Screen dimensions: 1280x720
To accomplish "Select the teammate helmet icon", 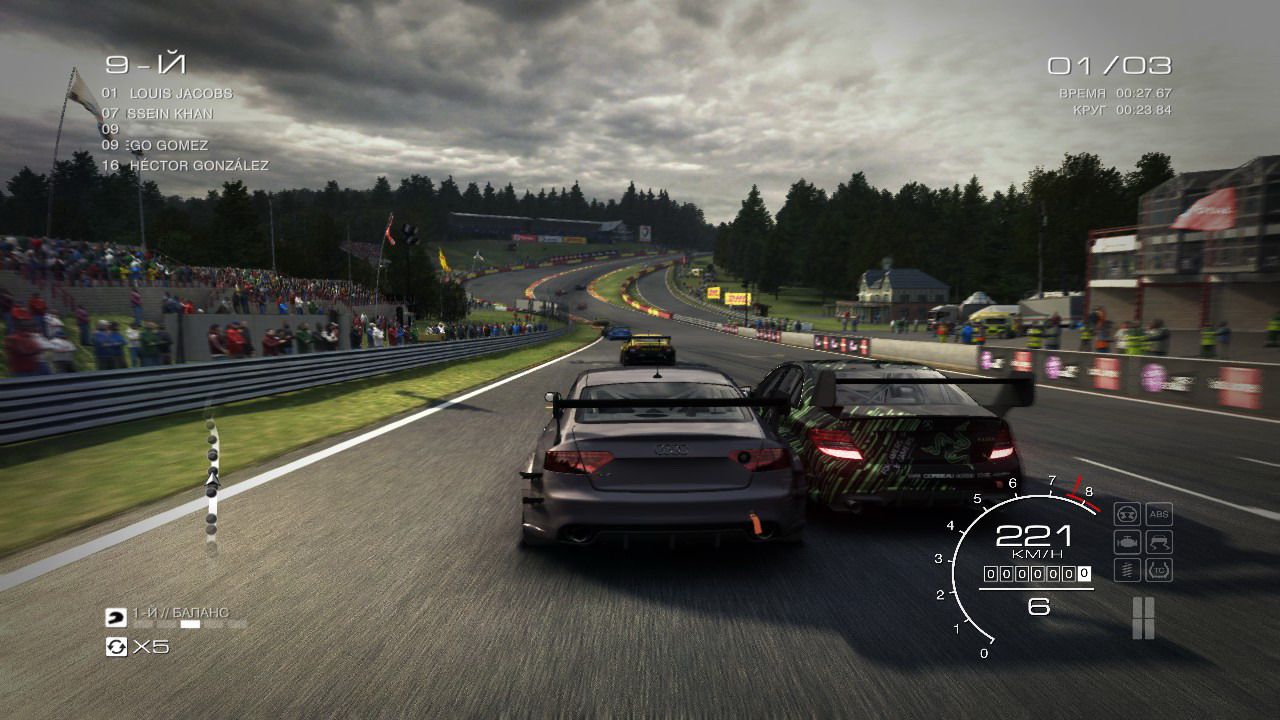I will [116, 617].
